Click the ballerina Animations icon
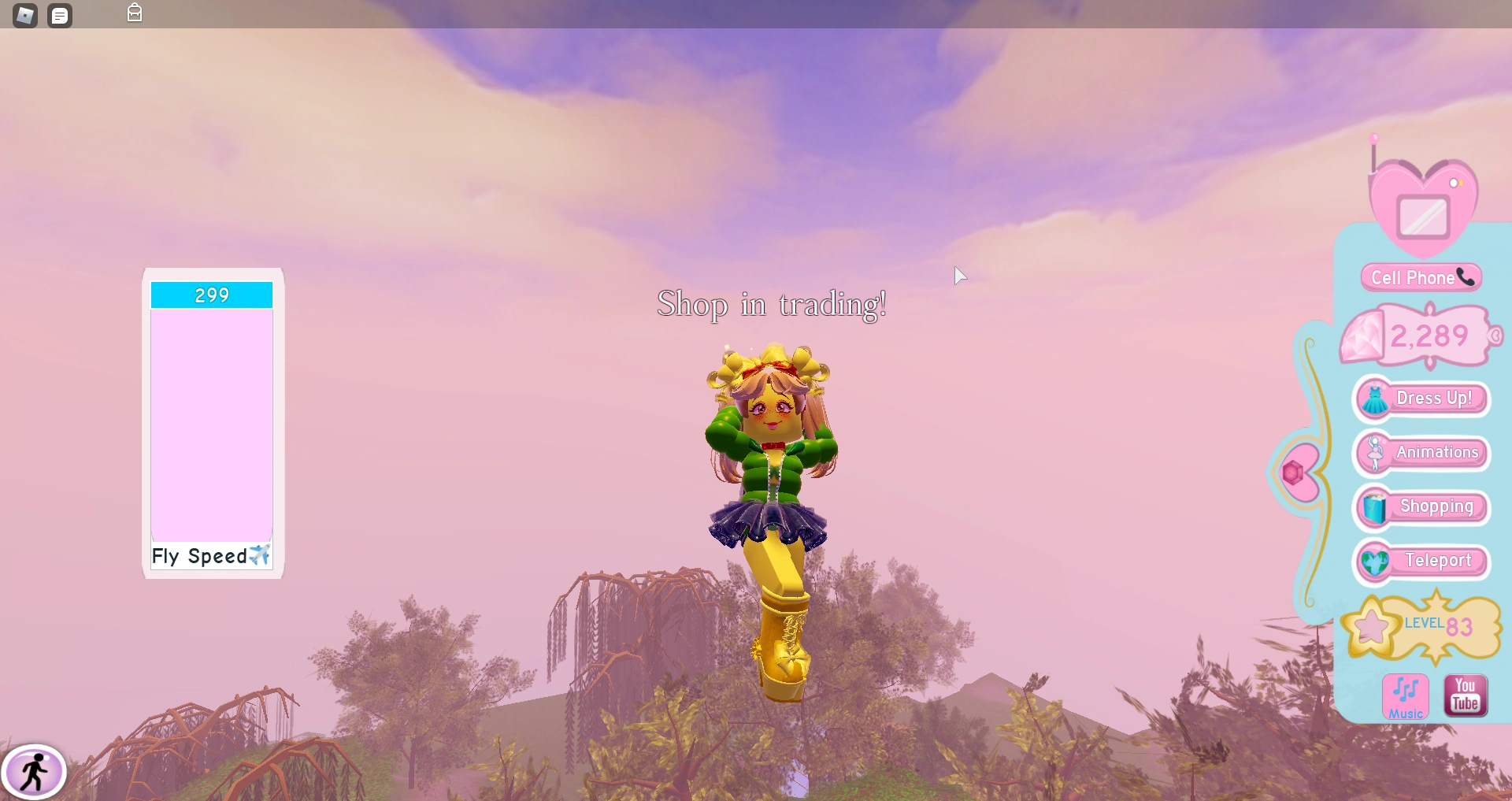The height and width of the screenshot is (801, 1512). (x=1375, y=453)
